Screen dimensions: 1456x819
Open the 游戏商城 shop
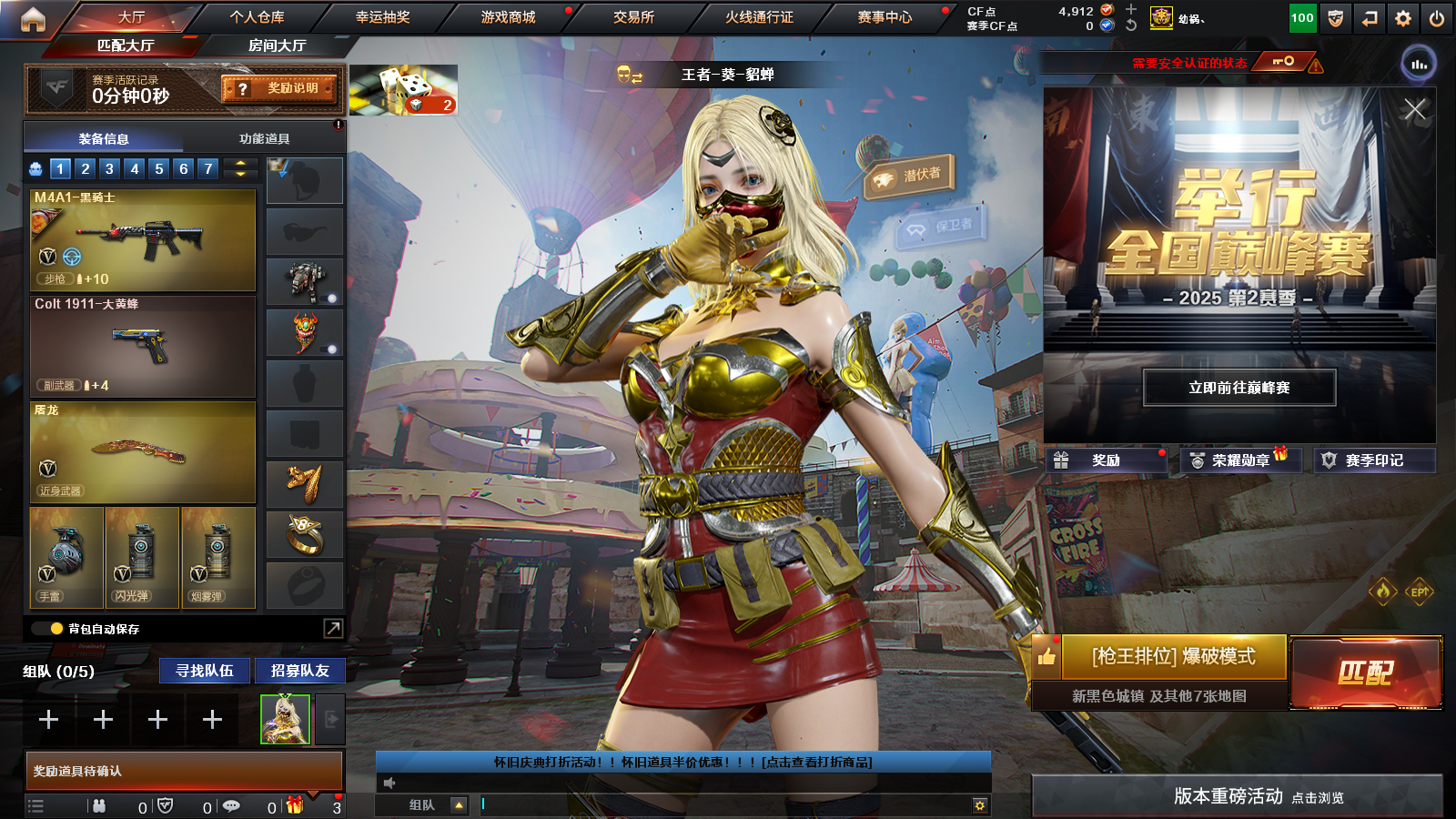[x=508, y=17]
